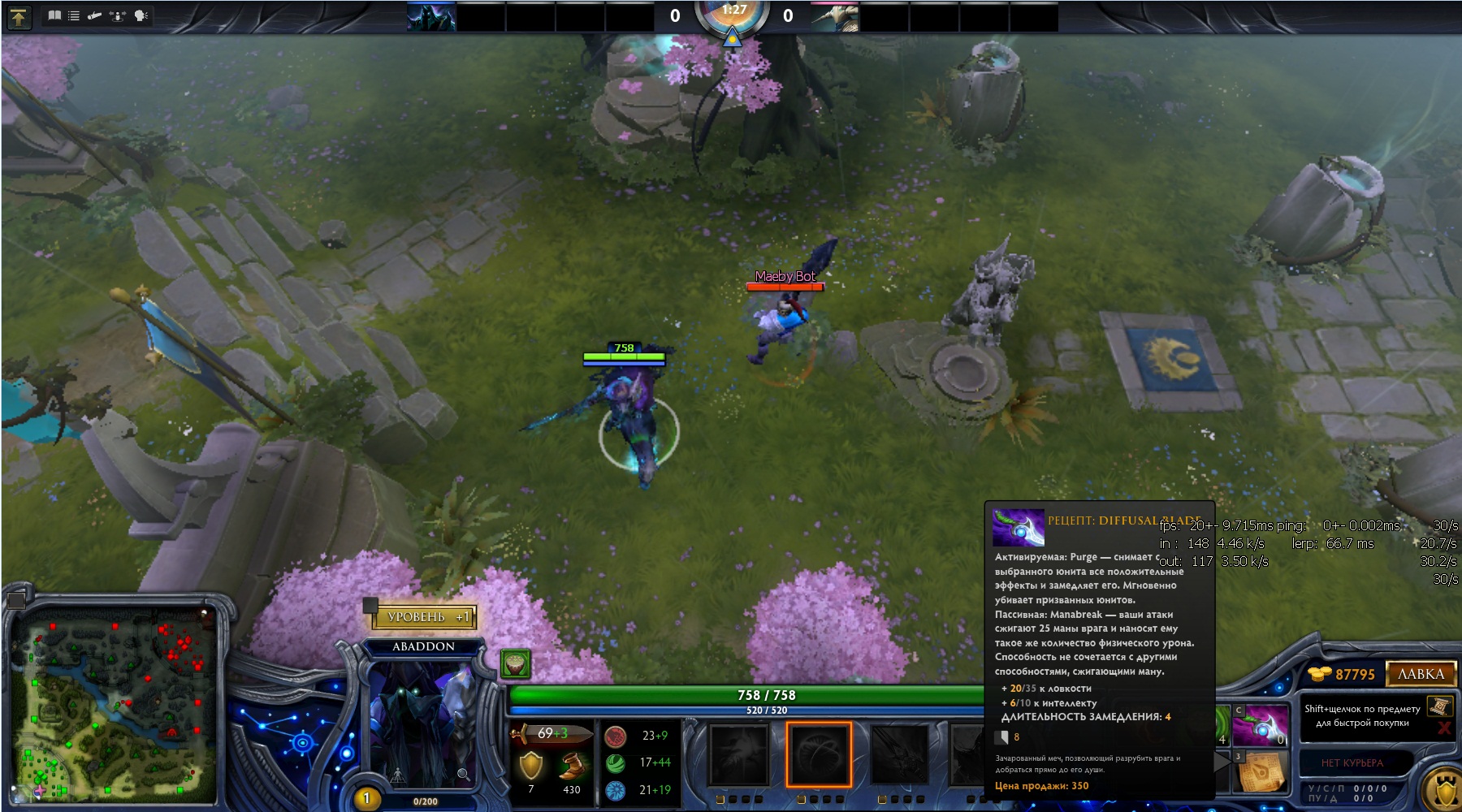Select the orange-highlighted ability slot
Viewport: 1462px width, 812px height.
click(818, 755)
